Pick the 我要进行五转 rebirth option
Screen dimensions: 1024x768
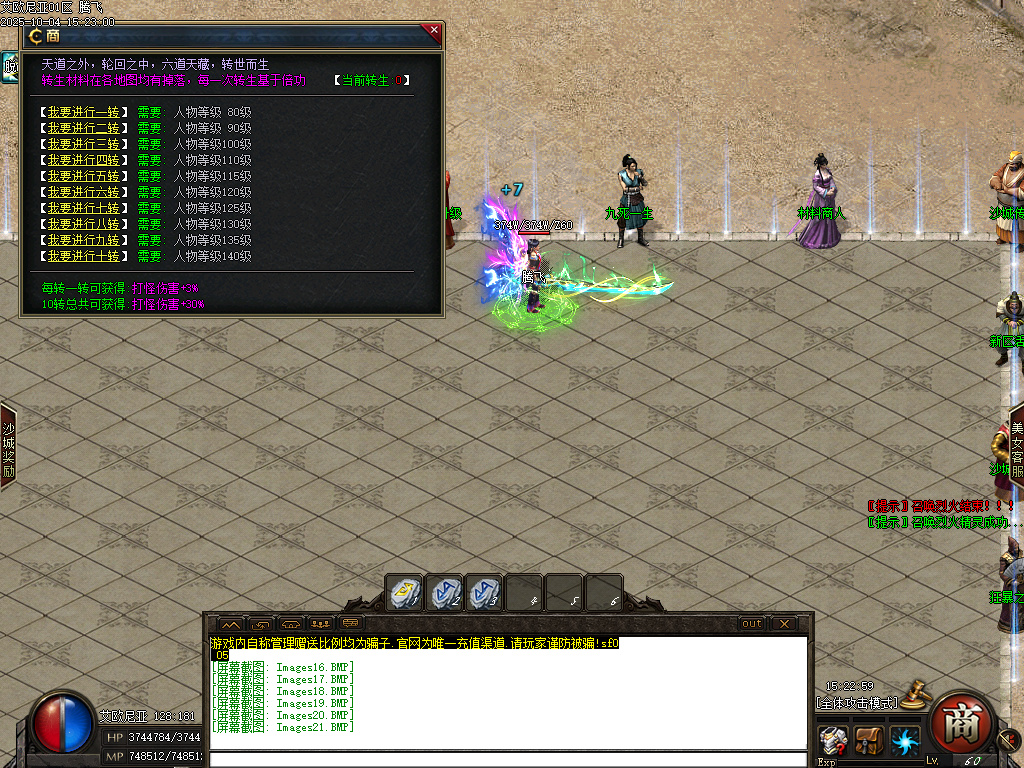coord(83,176)
